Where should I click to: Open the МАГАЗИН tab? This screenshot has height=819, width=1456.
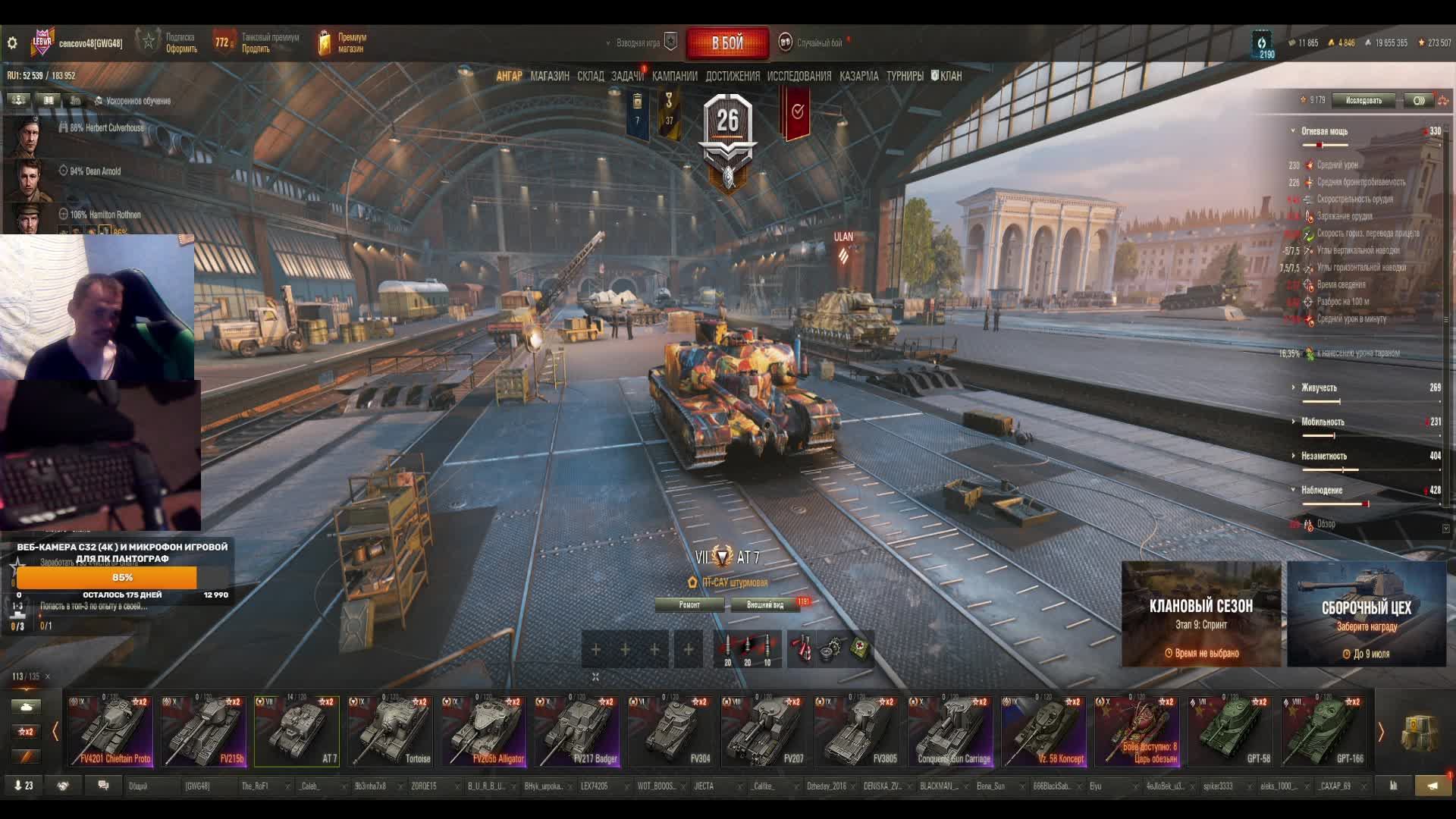tap(550, 76)
